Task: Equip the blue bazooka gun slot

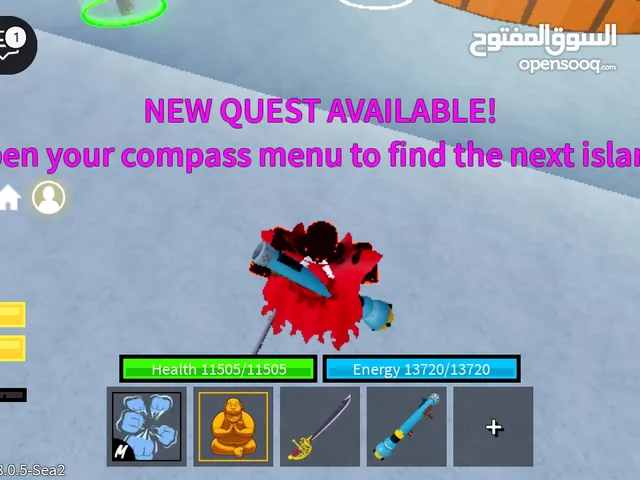Action: pos(407,427)
